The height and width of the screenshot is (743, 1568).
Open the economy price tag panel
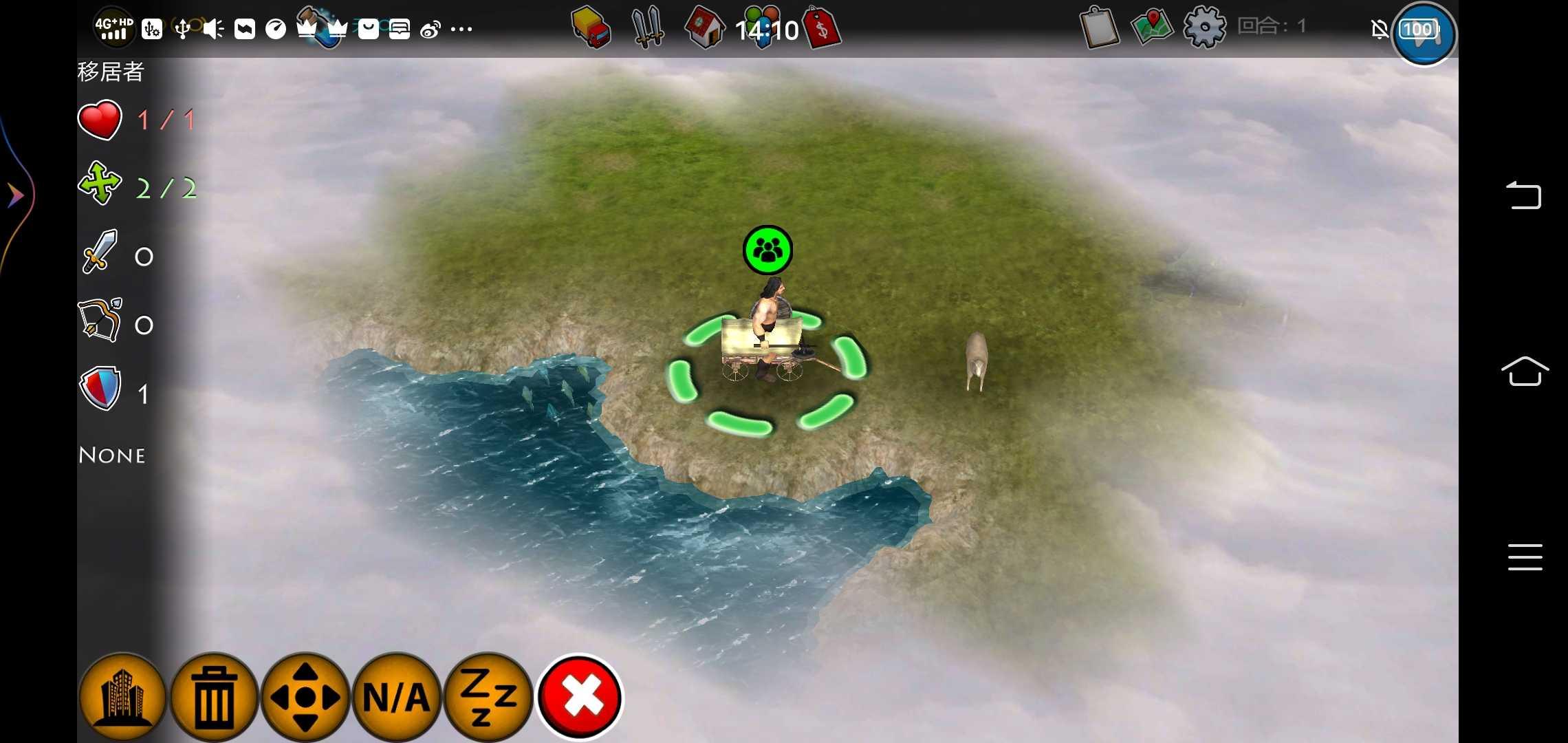(x=823, y=28)
